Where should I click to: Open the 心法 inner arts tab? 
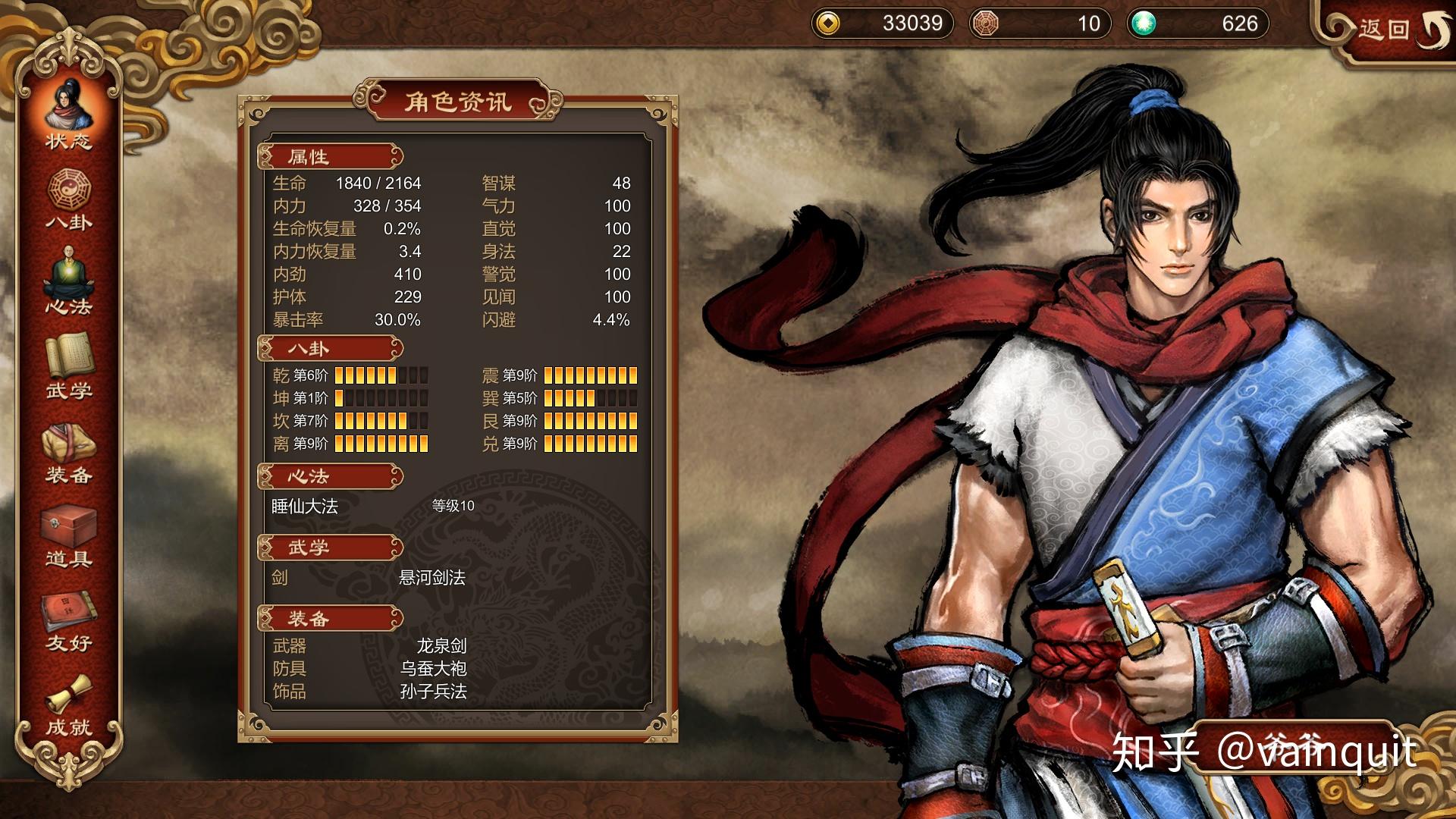[x=68, y=283]
